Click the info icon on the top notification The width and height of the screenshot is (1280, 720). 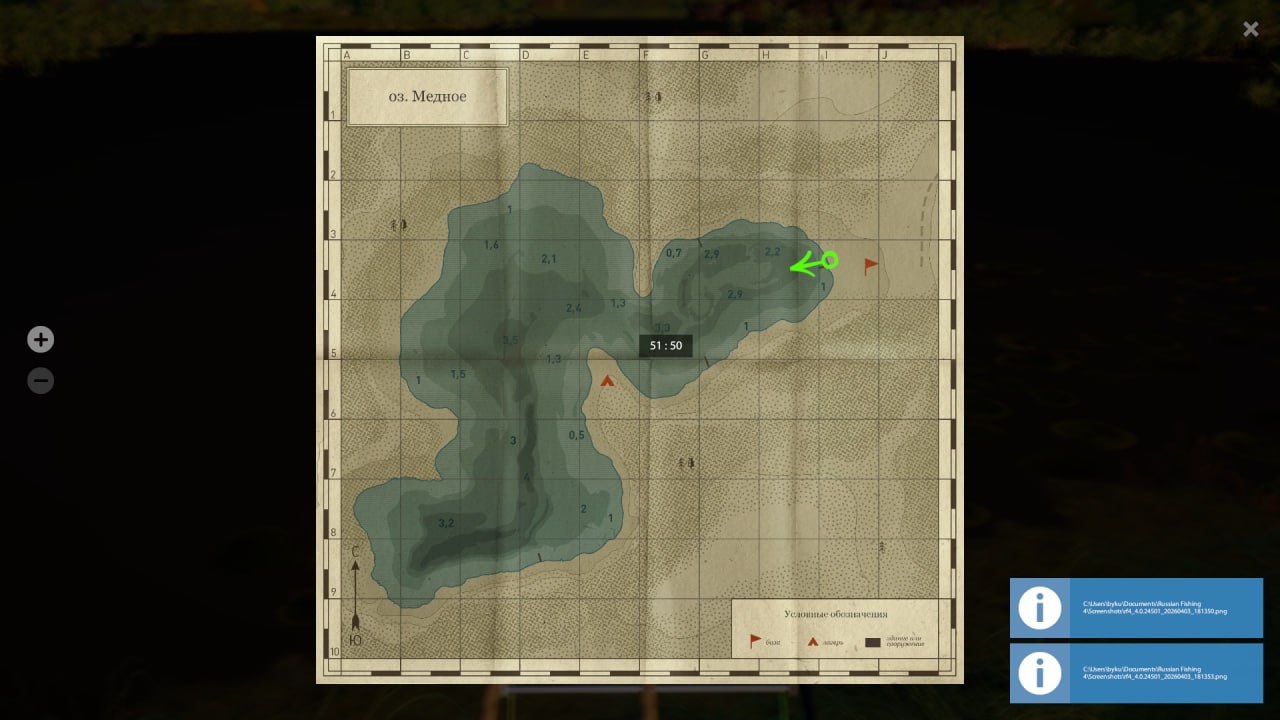click(x=1039, y=608)
